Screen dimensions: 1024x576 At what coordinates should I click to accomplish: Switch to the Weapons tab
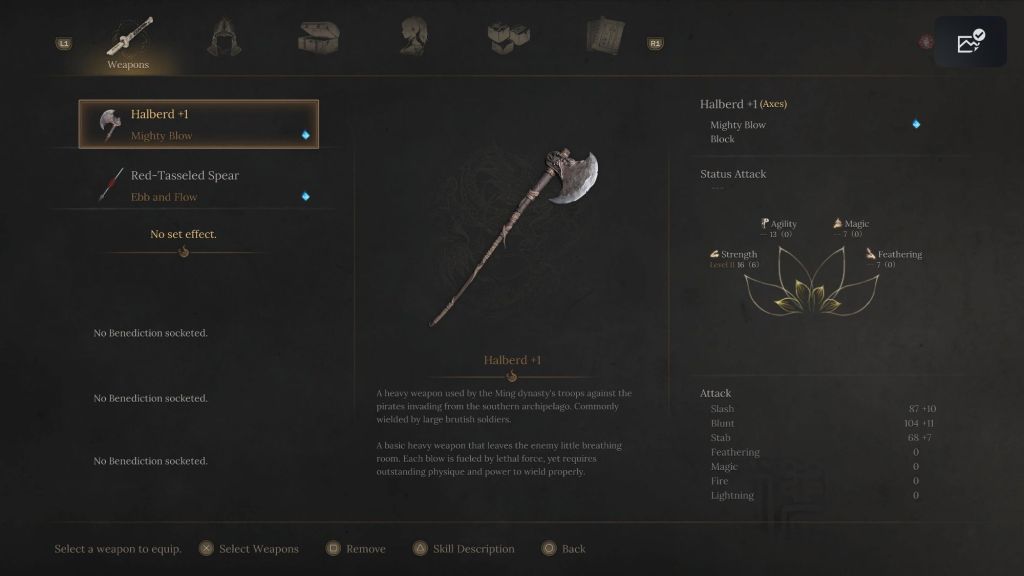tap(129, 43)
